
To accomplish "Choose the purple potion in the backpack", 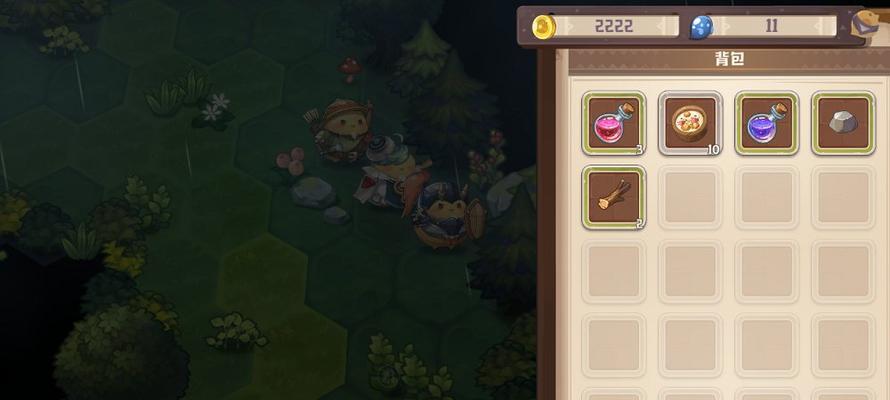I will point(766,123).
